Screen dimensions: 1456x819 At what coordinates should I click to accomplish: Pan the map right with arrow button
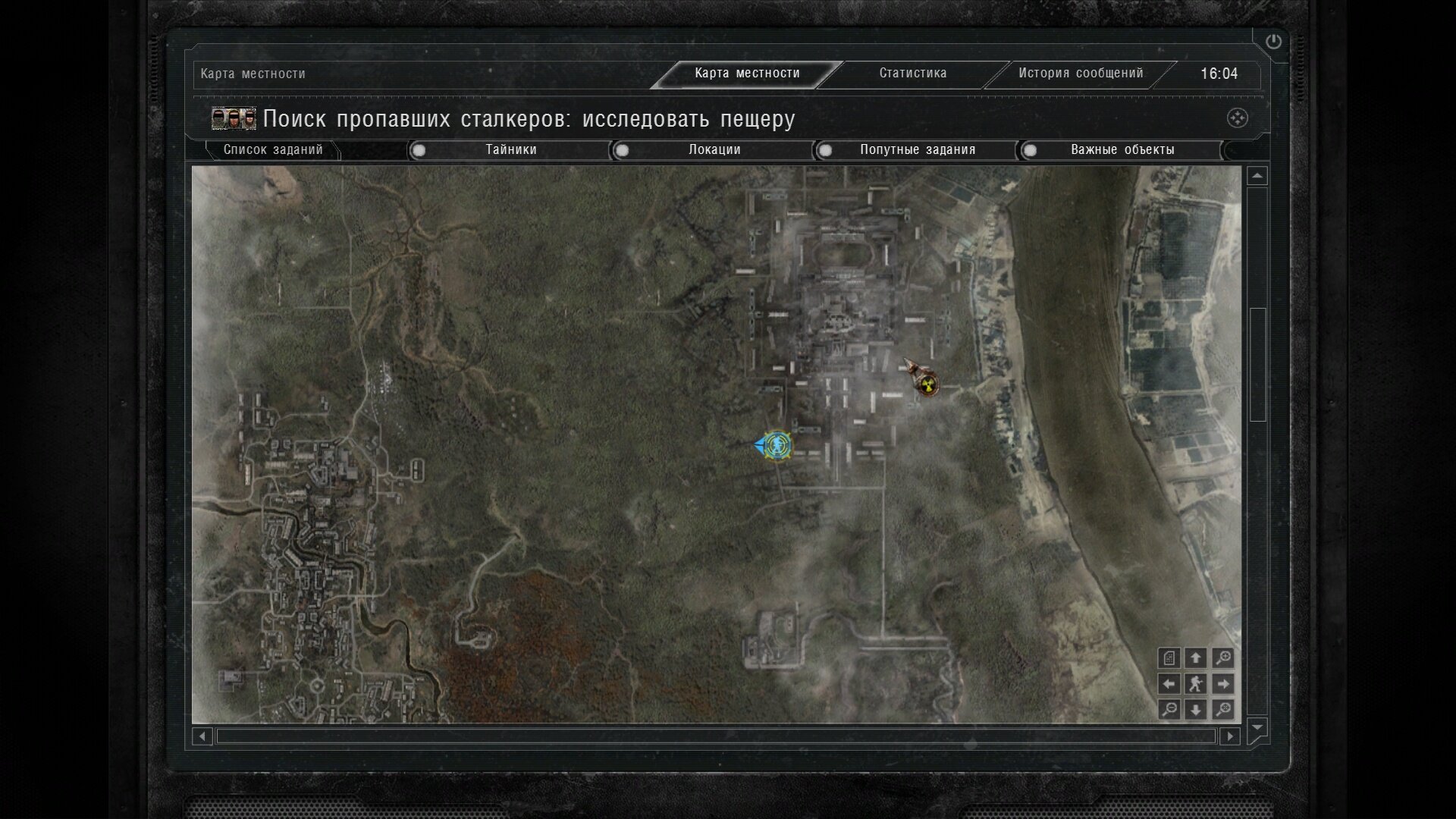pyautogui.click(x=1222, y=684)
